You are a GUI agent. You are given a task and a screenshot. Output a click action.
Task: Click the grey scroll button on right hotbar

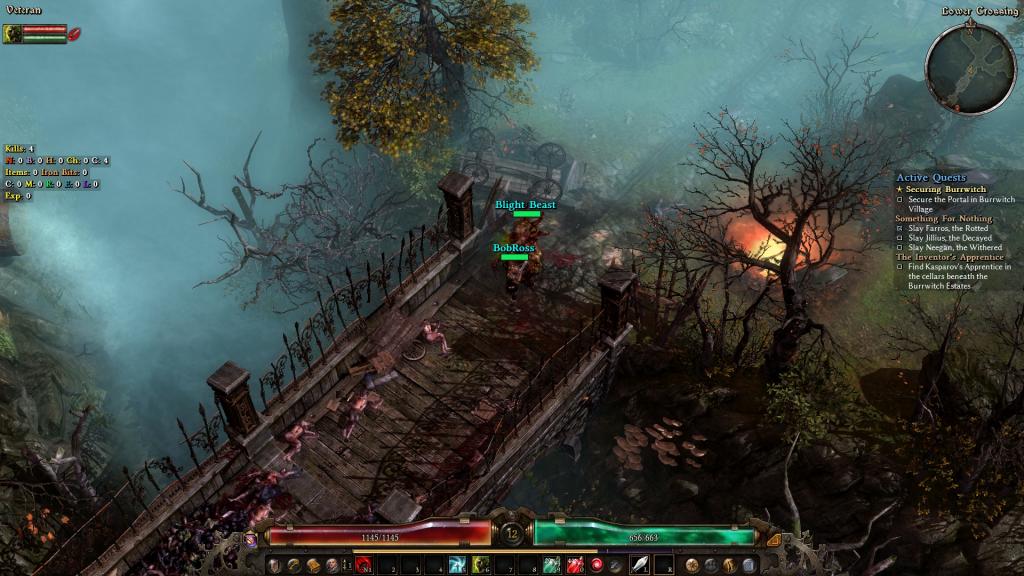pyautogui.click(x=749, y=566)
